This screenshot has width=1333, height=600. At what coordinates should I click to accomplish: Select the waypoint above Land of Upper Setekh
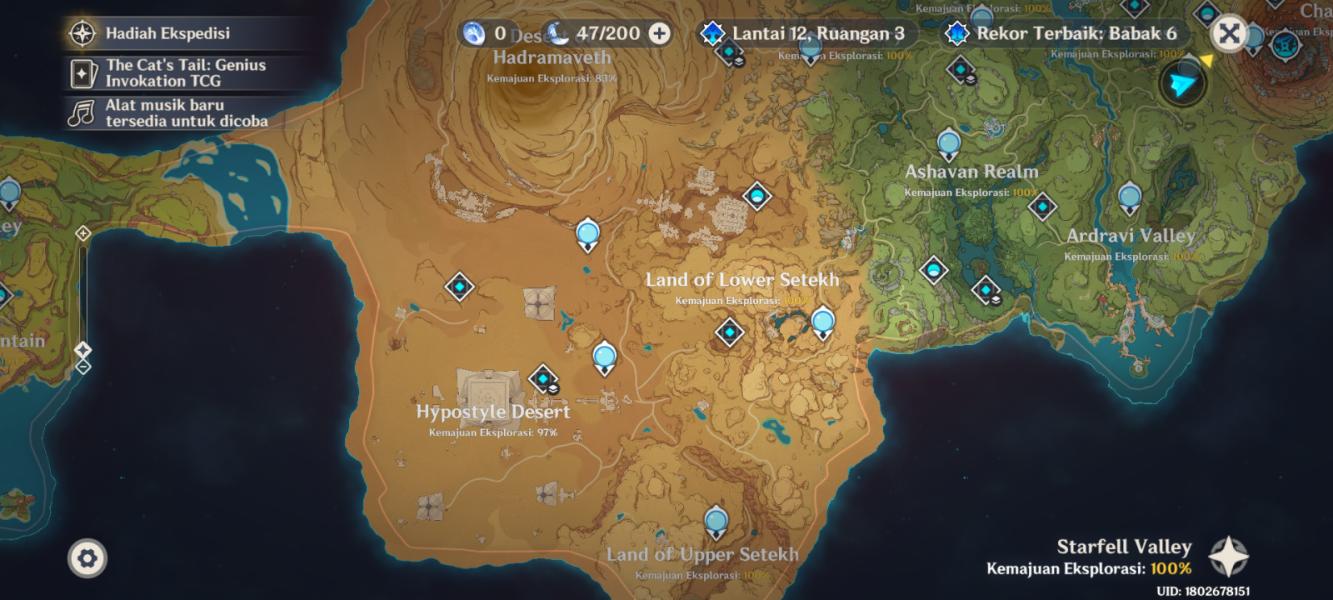pyautogui.click(x=715, y=520)
